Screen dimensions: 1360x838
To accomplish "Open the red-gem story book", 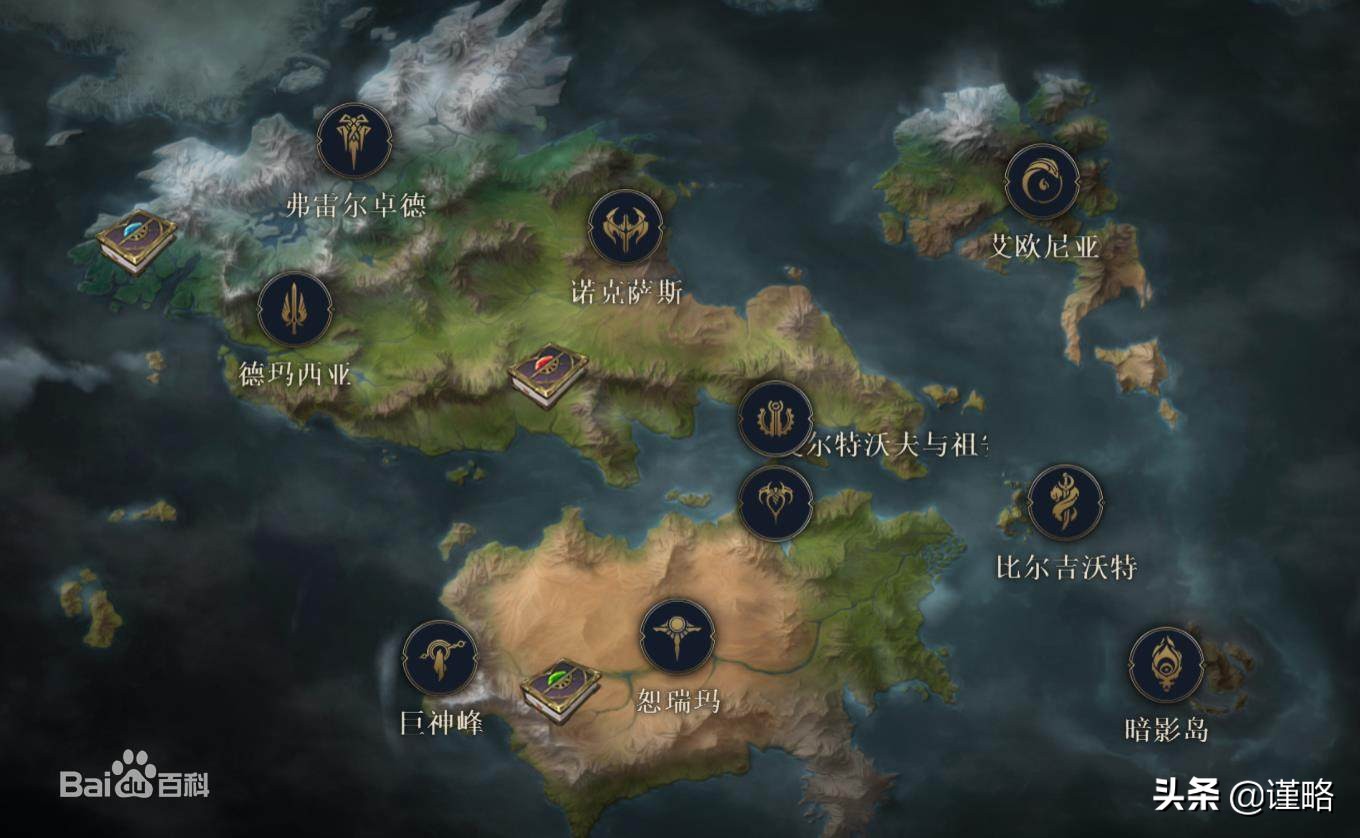I will pyautogui.click(x=547, y=374).
